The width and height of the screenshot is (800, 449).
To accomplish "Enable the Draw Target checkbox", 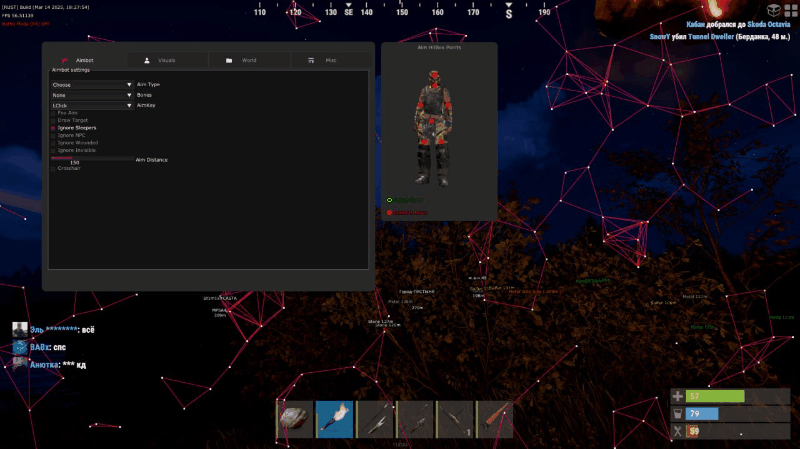I will click(54, 120).
